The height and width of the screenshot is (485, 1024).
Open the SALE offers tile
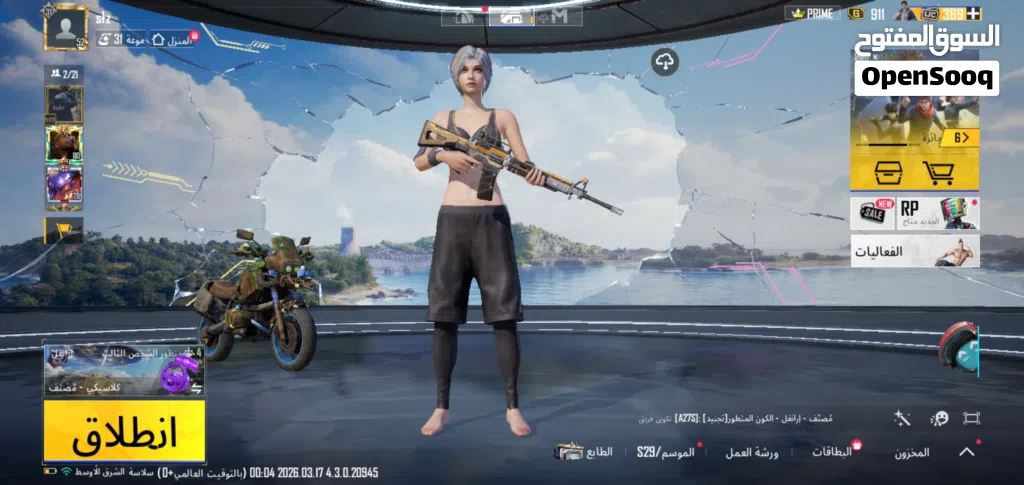click(x=873, y=212)
